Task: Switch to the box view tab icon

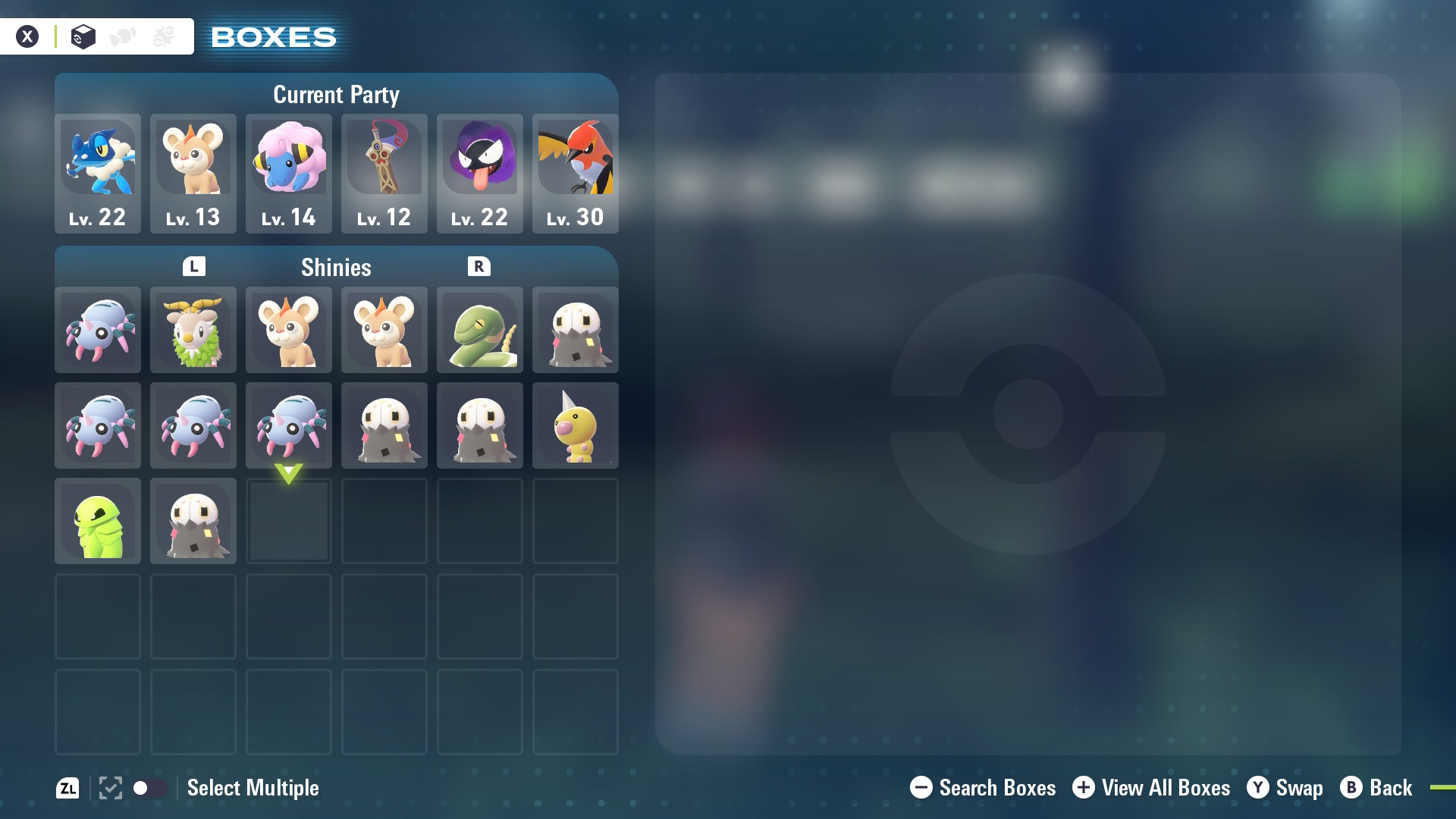Action: click(x=83, y=36)
